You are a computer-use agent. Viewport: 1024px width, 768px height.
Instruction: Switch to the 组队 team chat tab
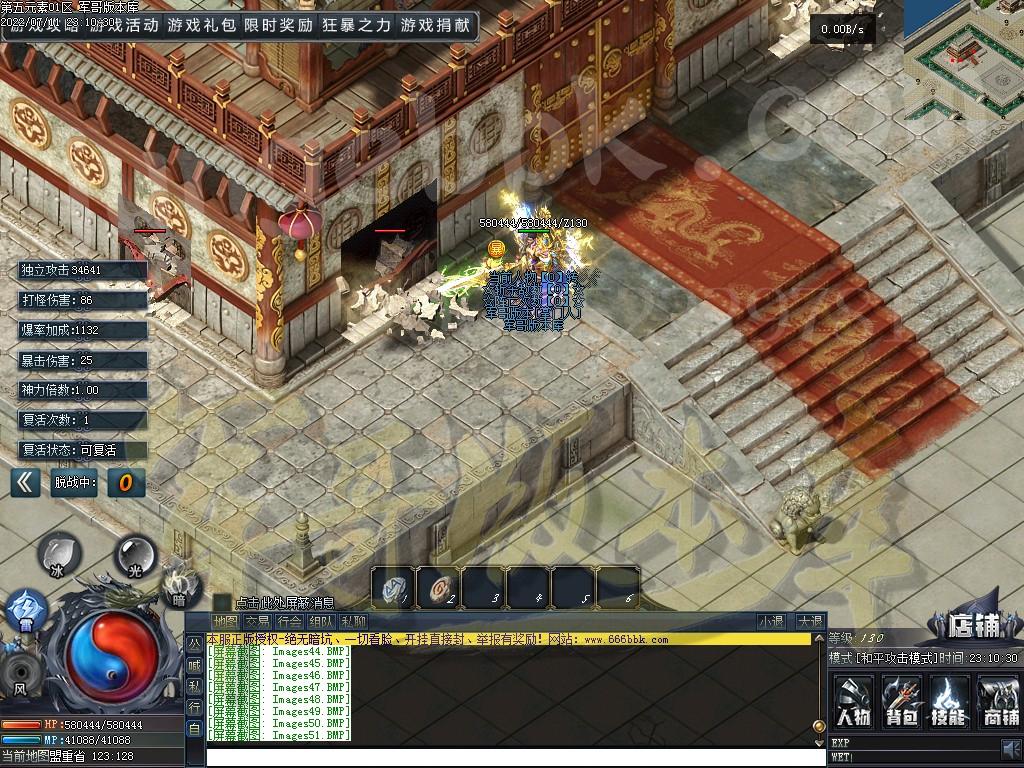(x=322, y=622)
